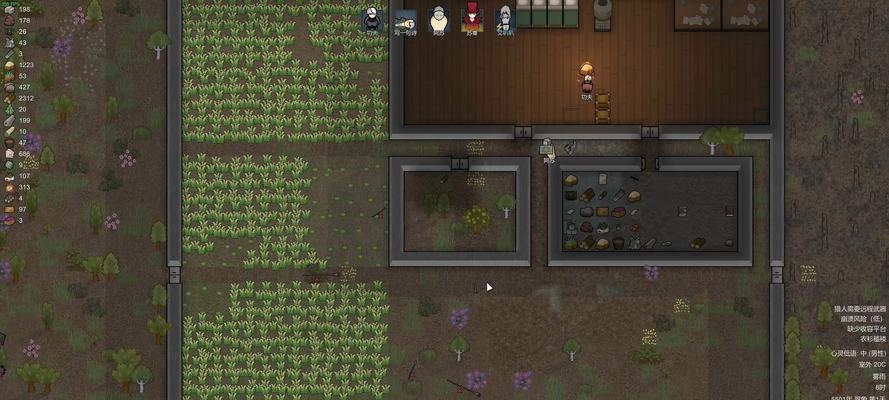Viewport: 889px width, 400px height.
Task: Show the 缺少收容平台 alert details
Action: [x=862, y=329]
